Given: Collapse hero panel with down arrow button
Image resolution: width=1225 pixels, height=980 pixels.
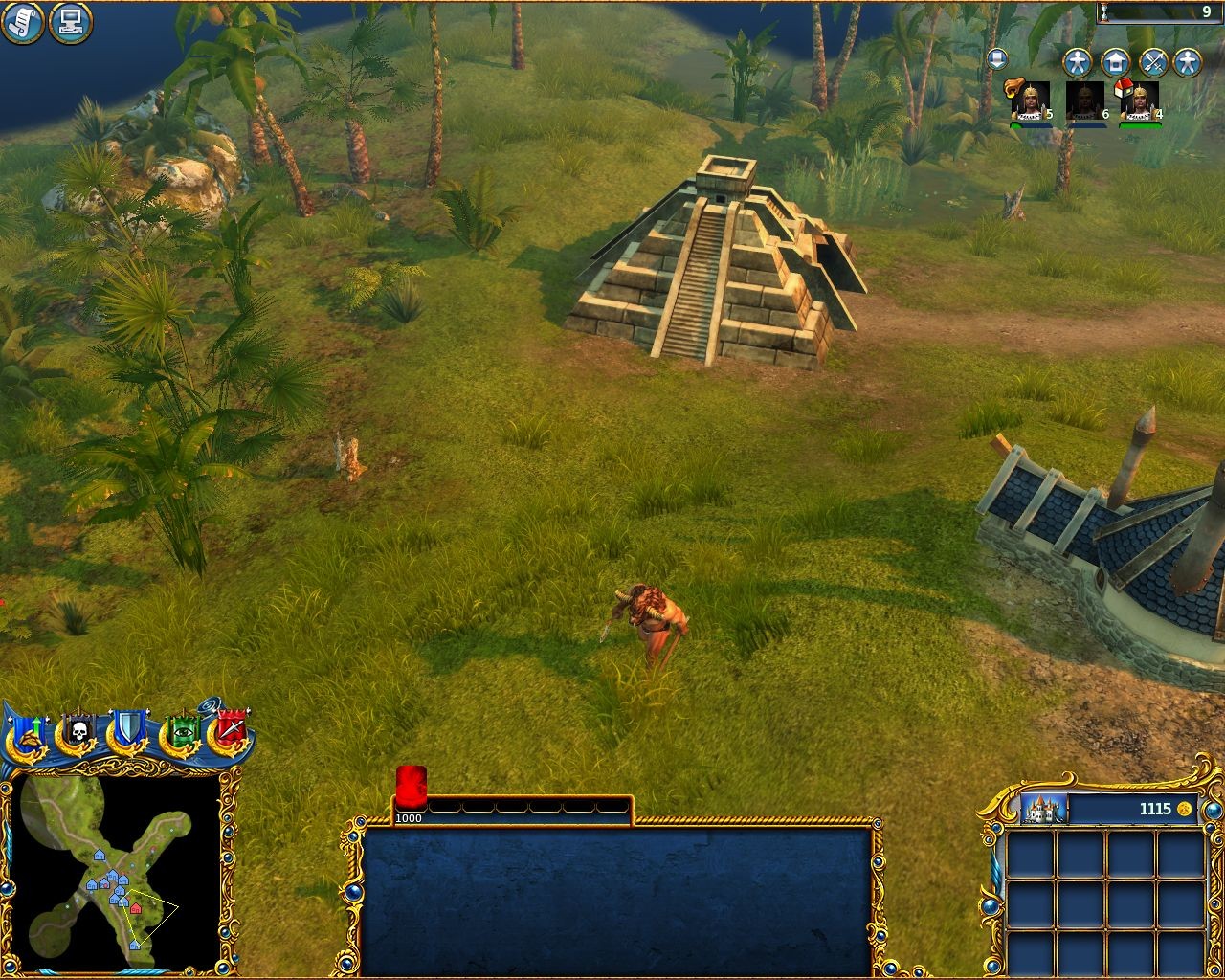Looking at the screenshot, I should click(996, 59).
